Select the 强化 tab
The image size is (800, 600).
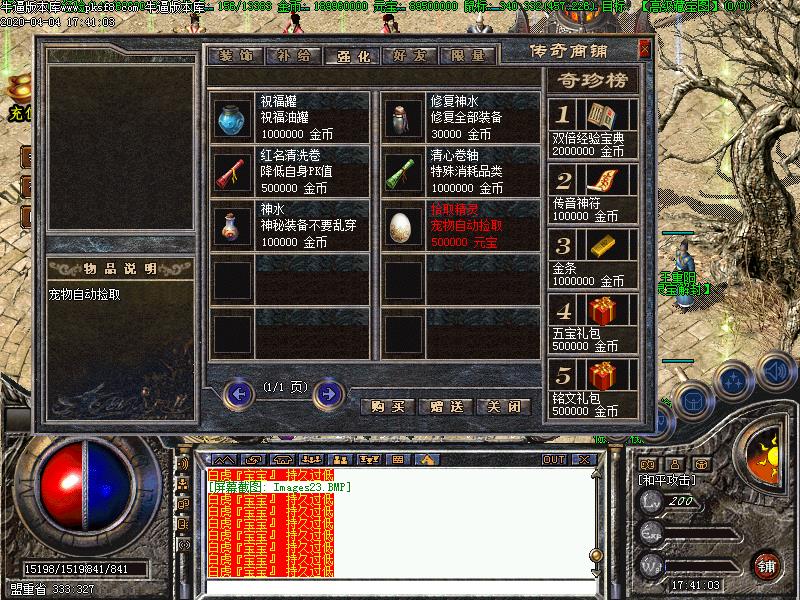click(350, 55)
